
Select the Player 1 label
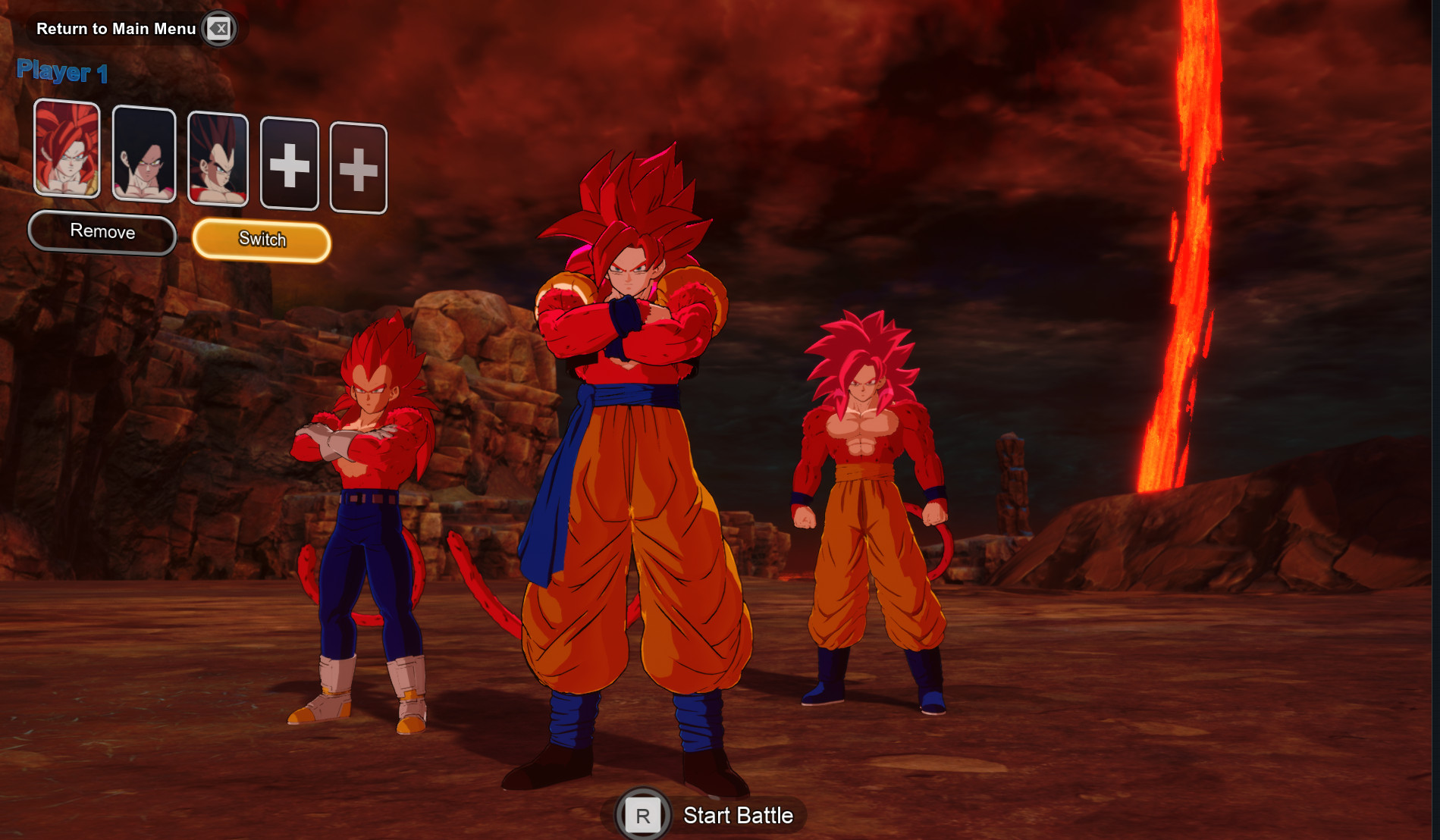click(x=64, y=72)
